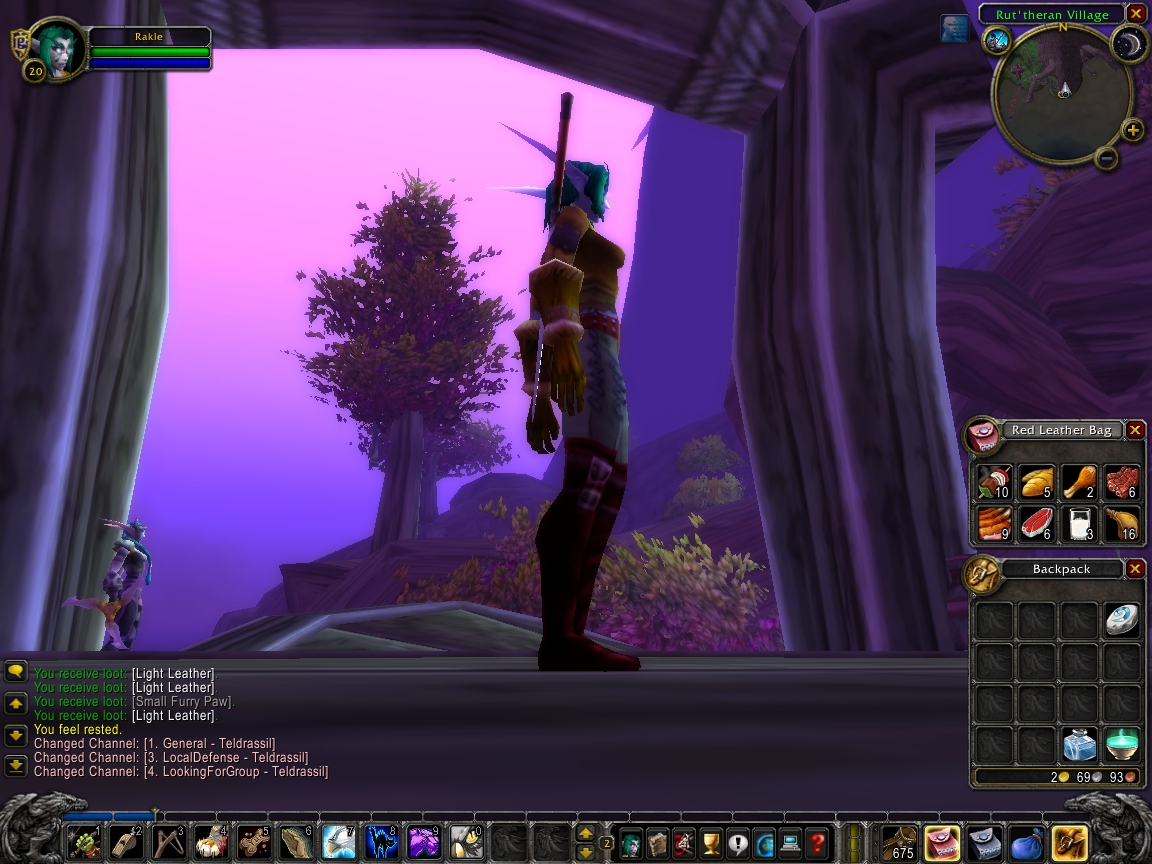The image size is (1152, 864).
Task: Select the bread loaf stack in the bag
Action: [1037, 484]
